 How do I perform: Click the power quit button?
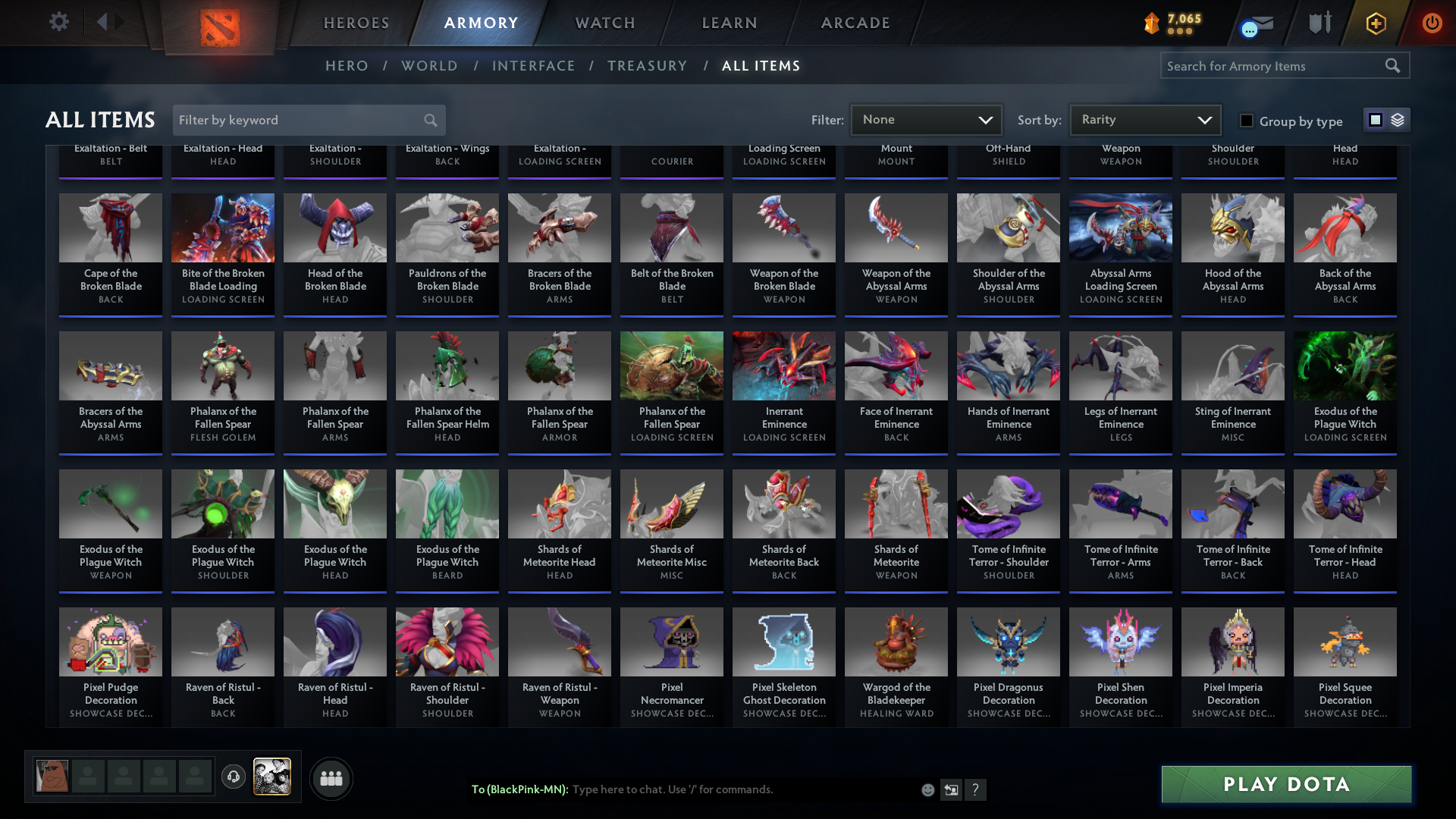[1432, 23]
